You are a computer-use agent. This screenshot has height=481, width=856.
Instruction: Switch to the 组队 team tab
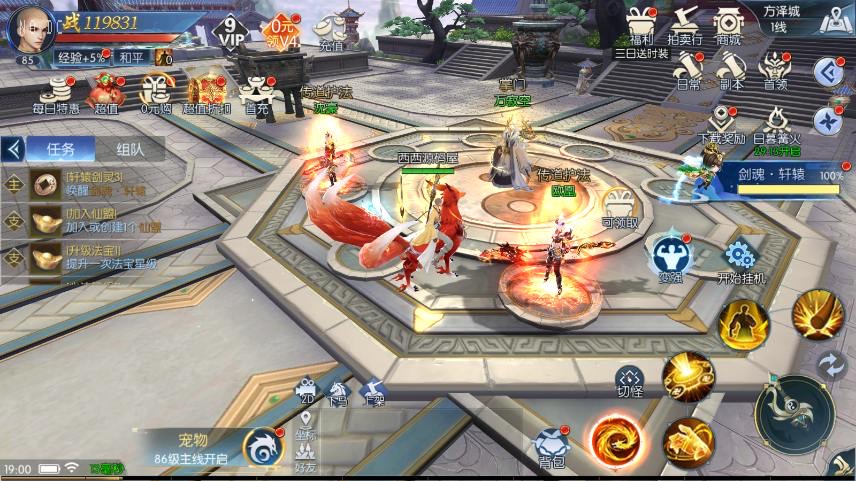[x=130, y=149]
